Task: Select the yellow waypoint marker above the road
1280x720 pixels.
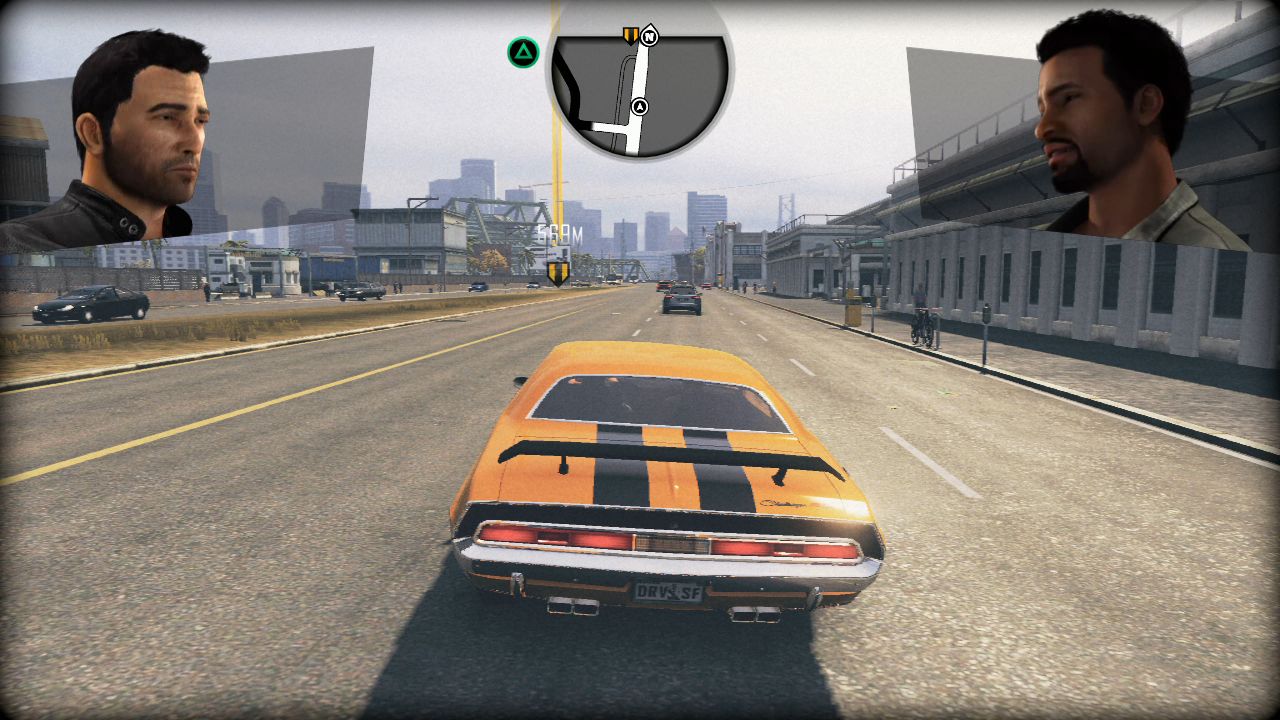Action: [558, 271]
